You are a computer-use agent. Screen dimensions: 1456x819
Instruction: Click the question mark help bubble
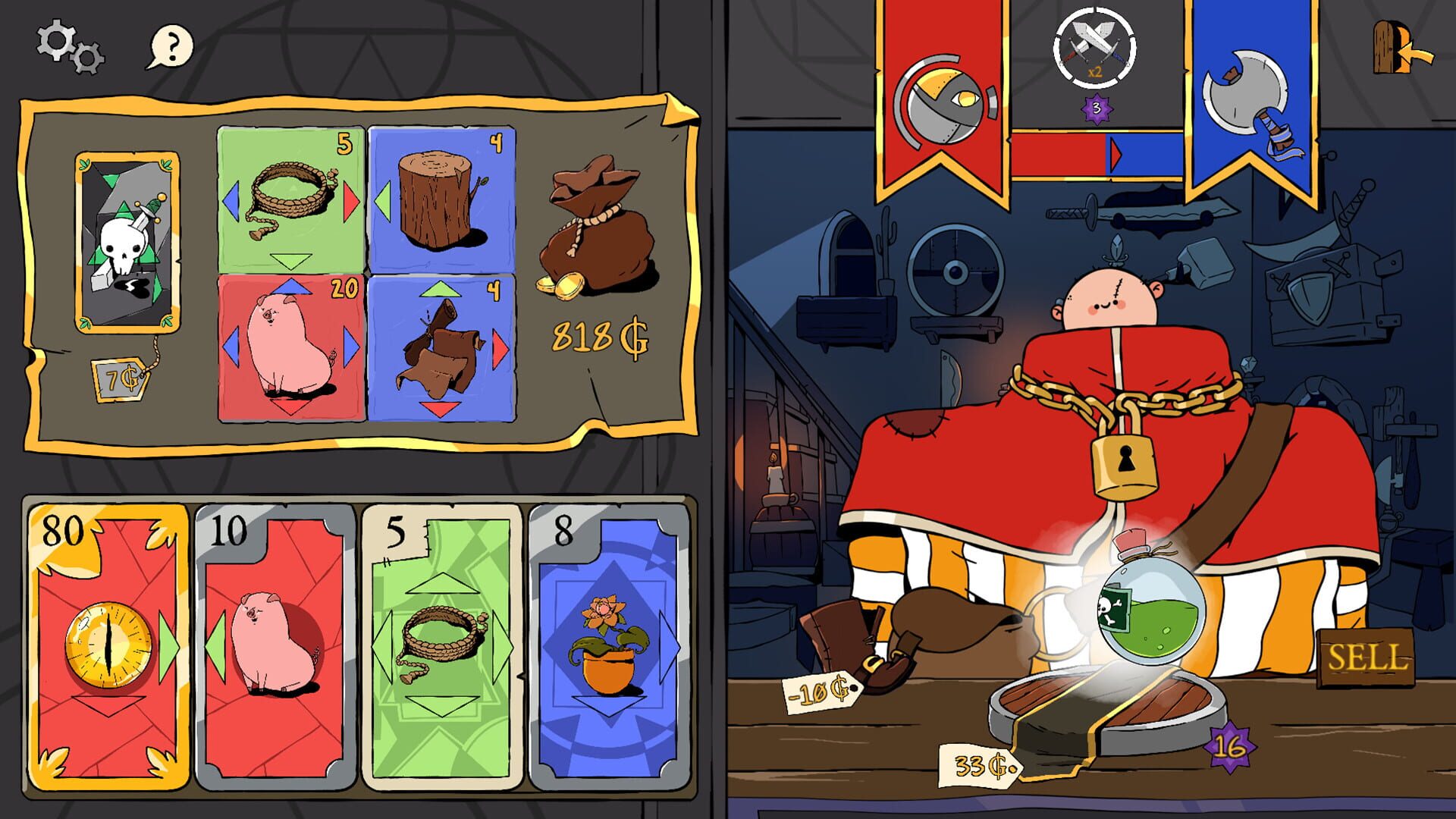172,47
